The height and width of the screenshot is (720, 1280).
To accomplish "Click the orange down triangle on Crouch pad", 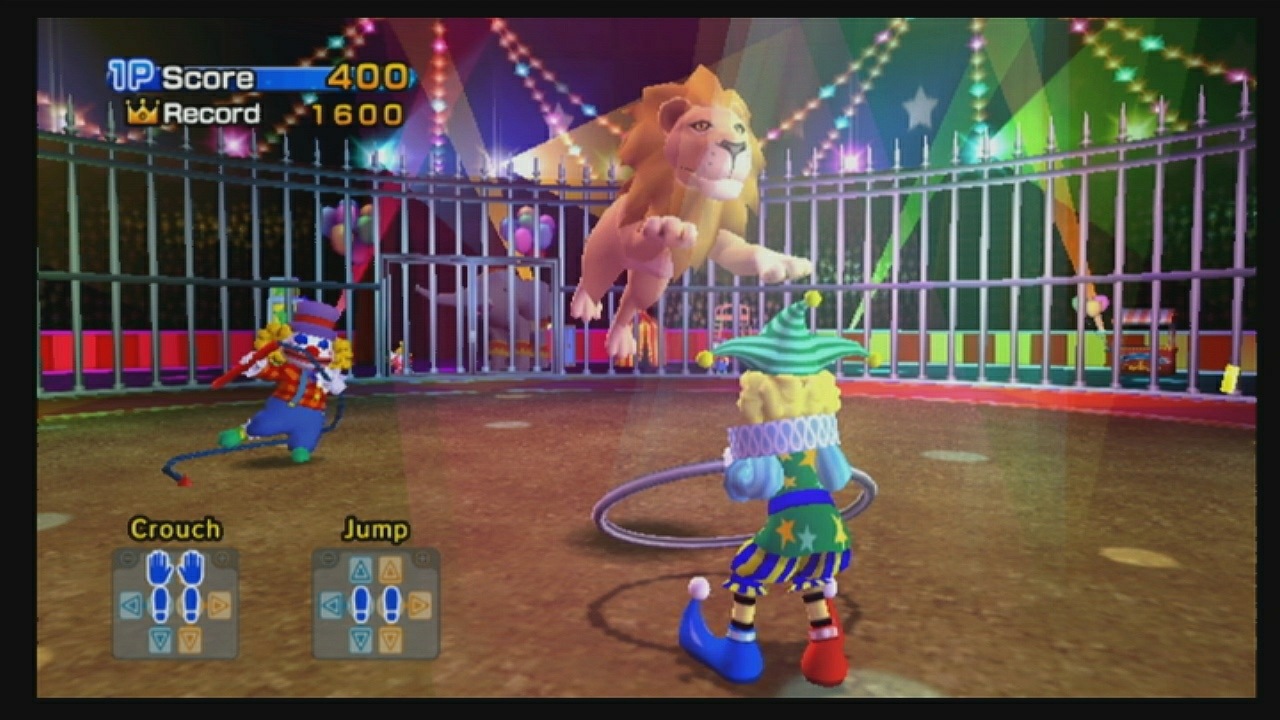I will [190, 636].
